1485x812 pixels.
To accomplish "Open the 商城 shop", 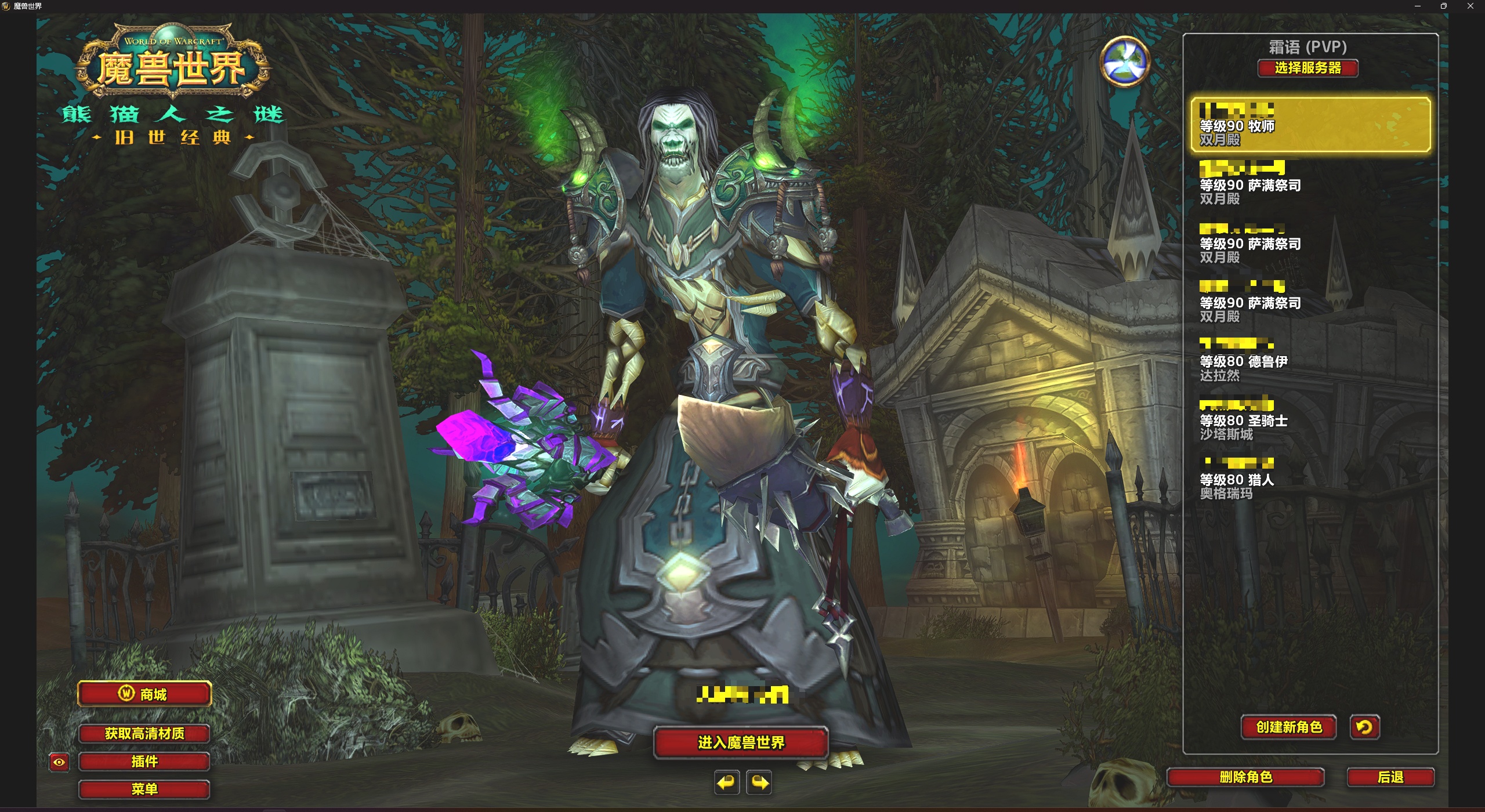I will tap(144, 694).
